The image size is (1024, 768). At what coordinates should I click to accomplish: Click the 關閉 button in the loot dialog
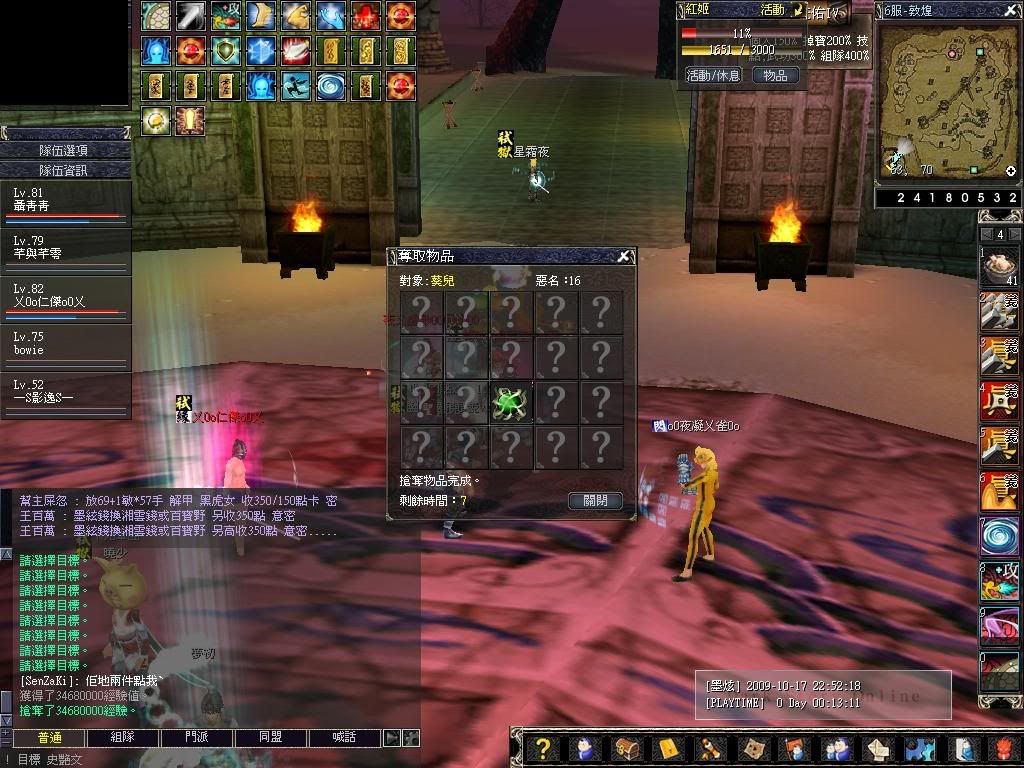595,500
